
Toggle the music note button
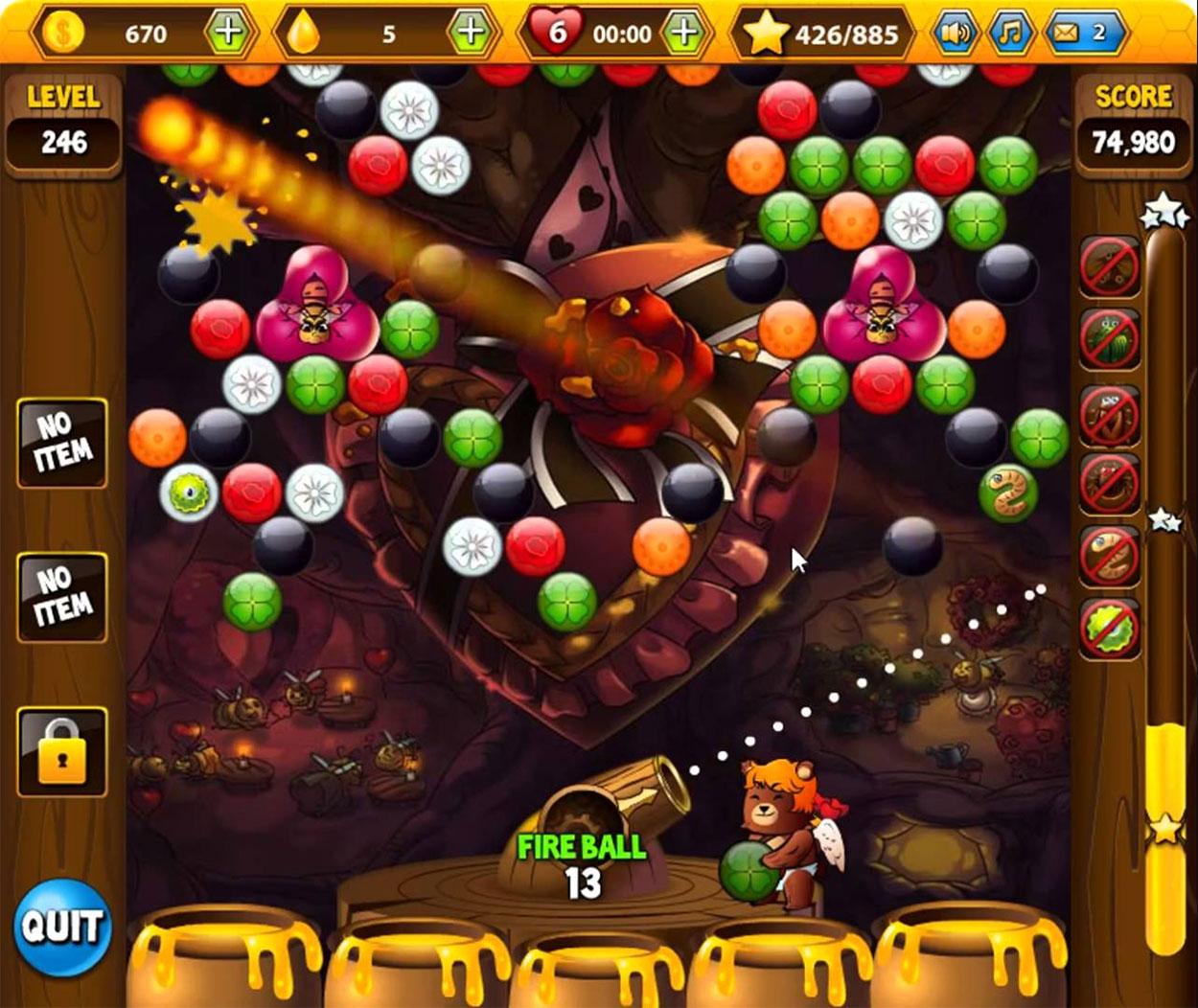[1009, 34]
